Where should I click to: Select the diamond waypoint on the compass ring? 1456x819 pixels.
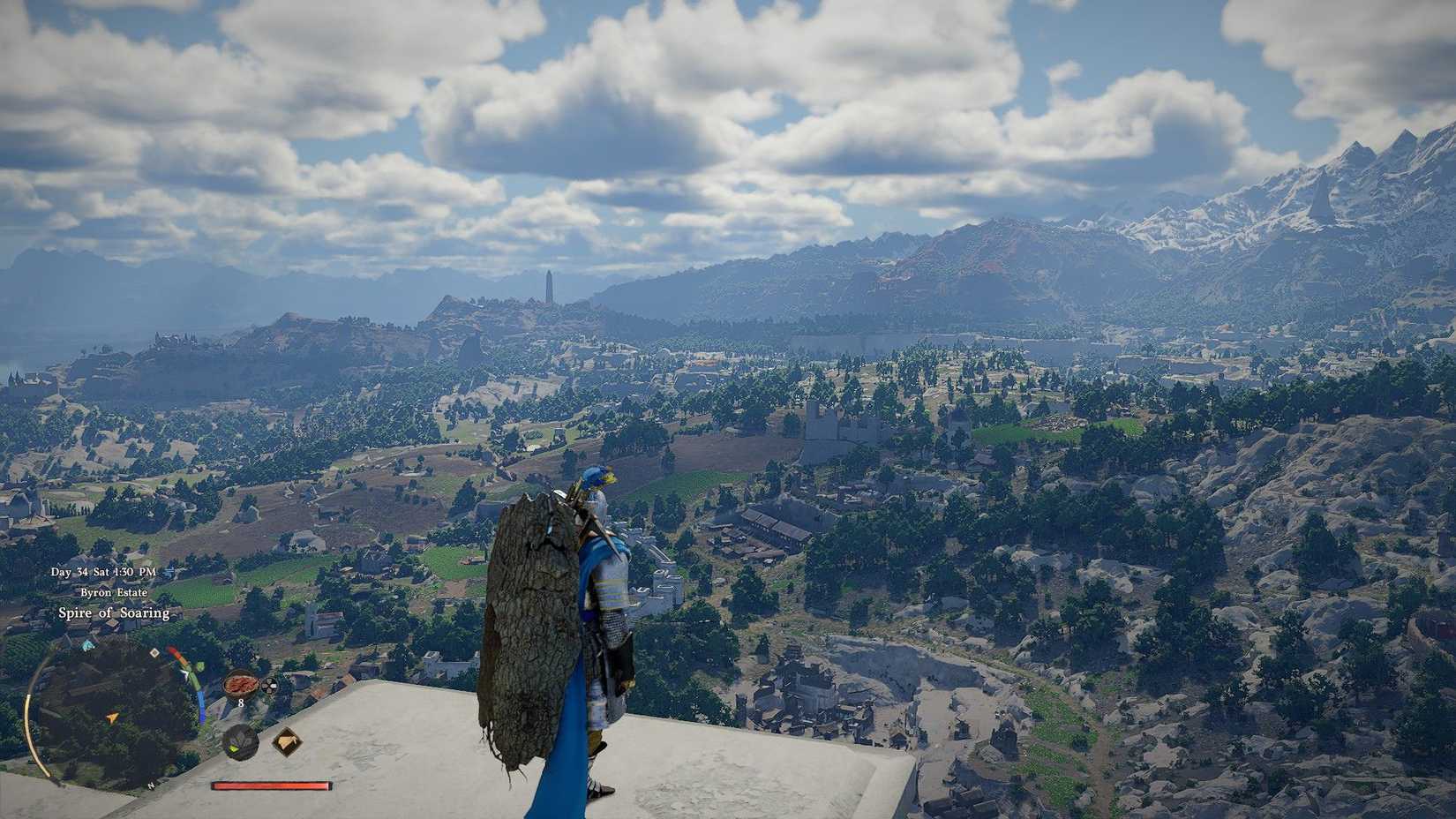154,653
